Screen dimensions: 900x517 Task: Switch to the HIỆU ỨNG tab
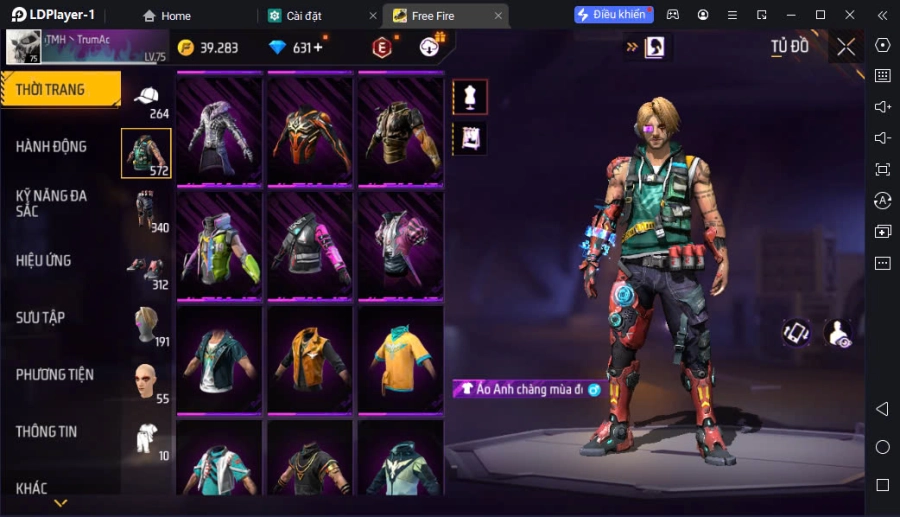pyautogui.click(x=45, y=261)
